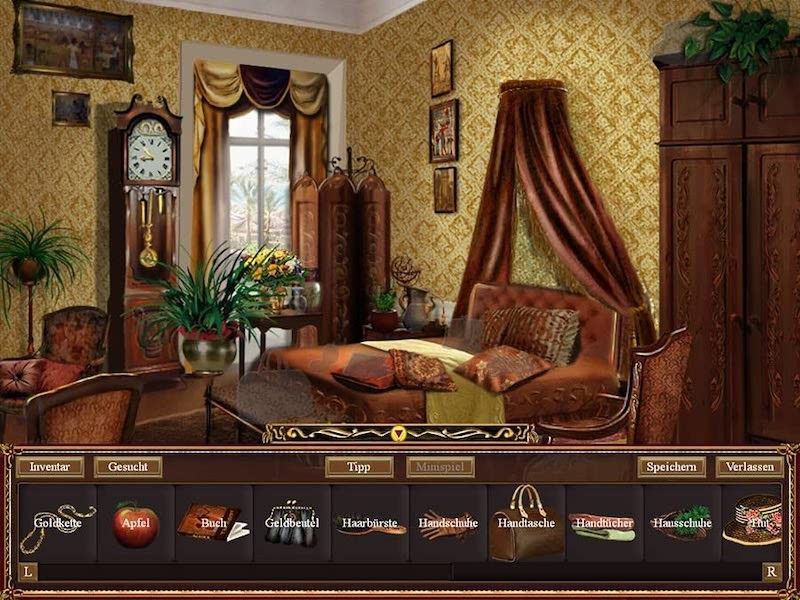The width and height of the screenshot is (800, 600).
Task: Select the Hausschuhe item slot
Action: (682, 523)
